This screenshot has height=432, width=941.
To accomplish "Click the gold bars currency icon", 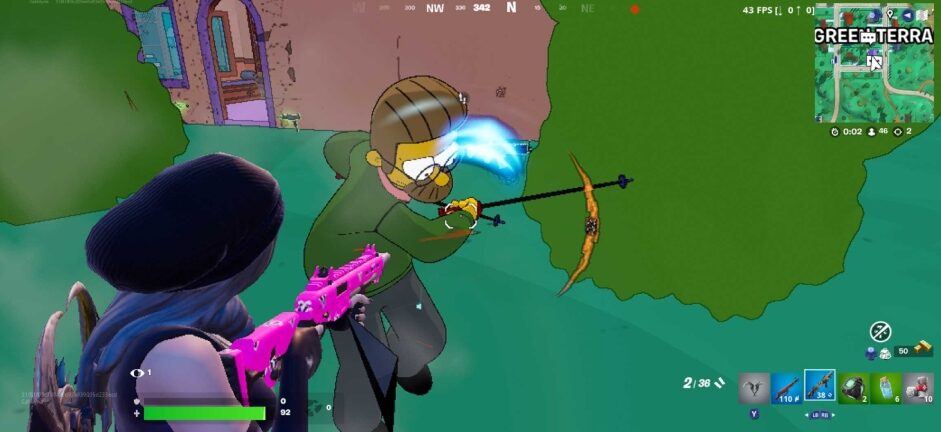I will coord(922,349).
